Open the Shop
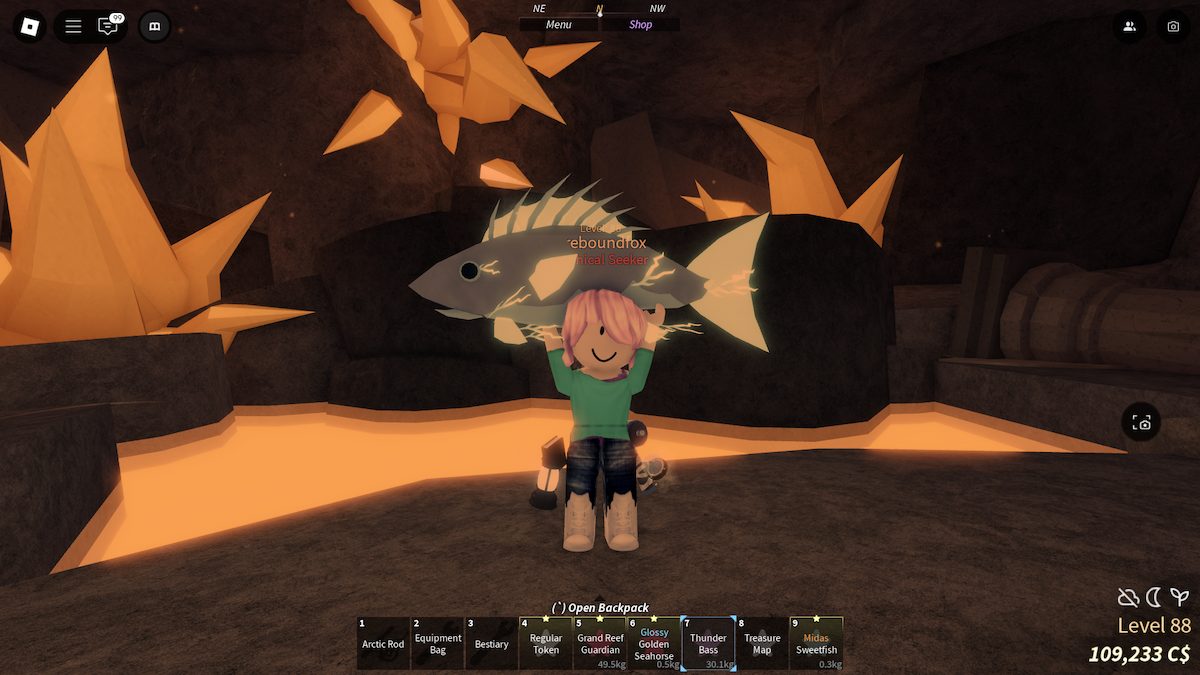The width and height of the screenshot is (1200, 675). tap(641, 25)
